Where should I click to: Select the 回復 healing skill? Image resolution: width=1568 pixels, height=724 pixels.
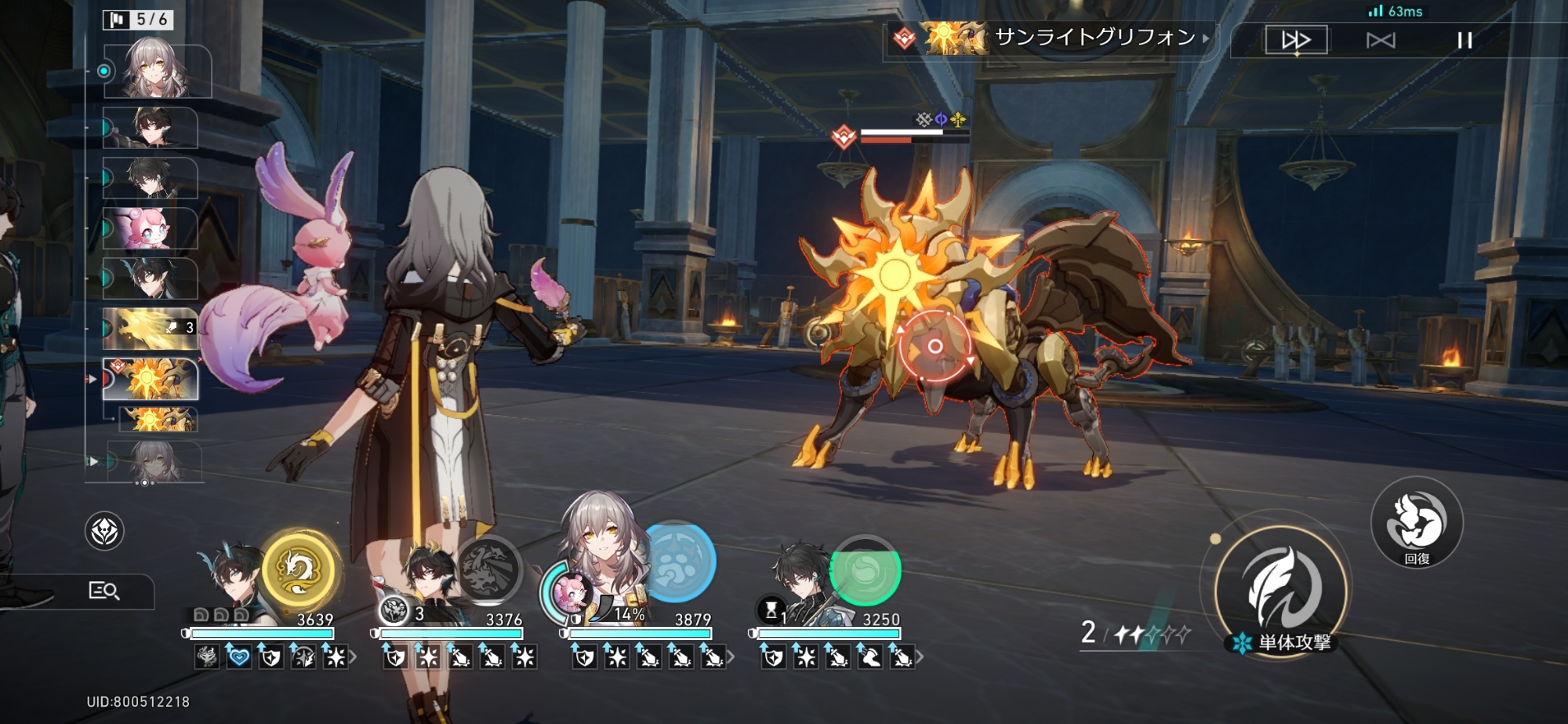point(1417,522)
